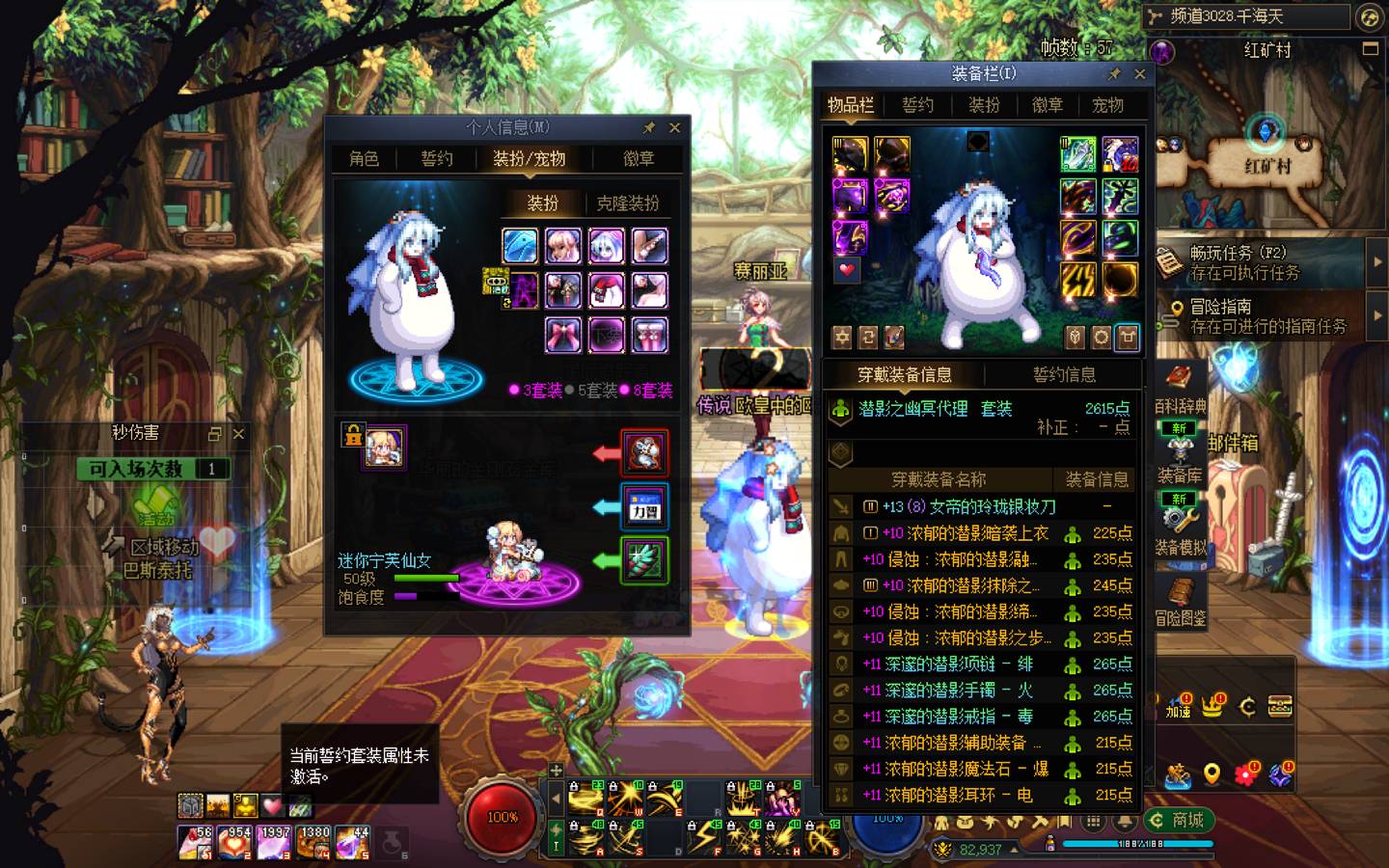Select the red heart slot in equipment
The image size is (1389, 868).
847,270
